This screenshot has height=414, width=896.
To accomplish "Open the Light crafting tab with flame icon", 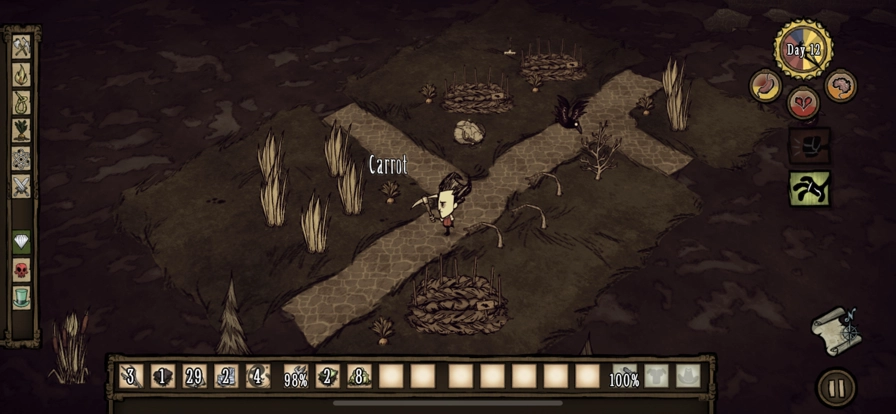I will coord(21,74).
